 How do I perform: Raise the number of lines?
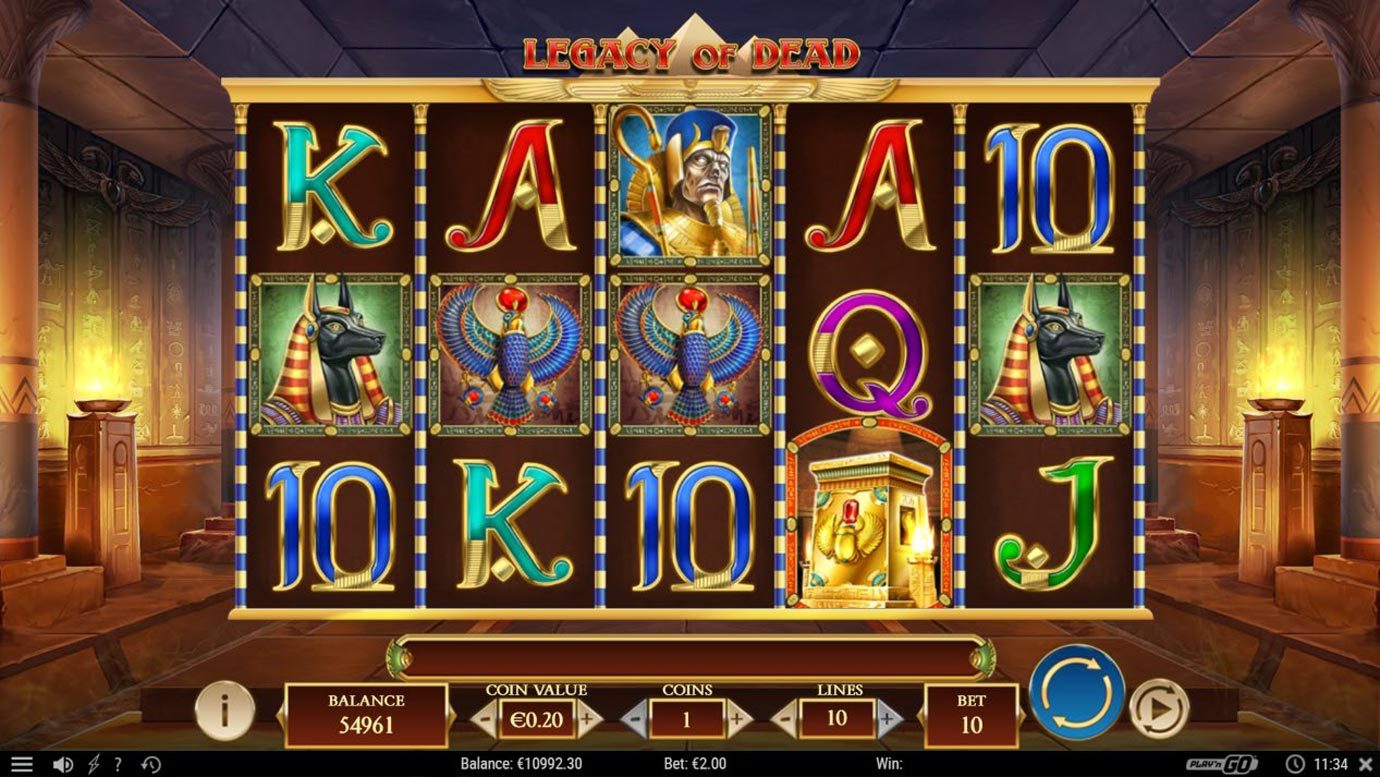[x=888, y=718]
